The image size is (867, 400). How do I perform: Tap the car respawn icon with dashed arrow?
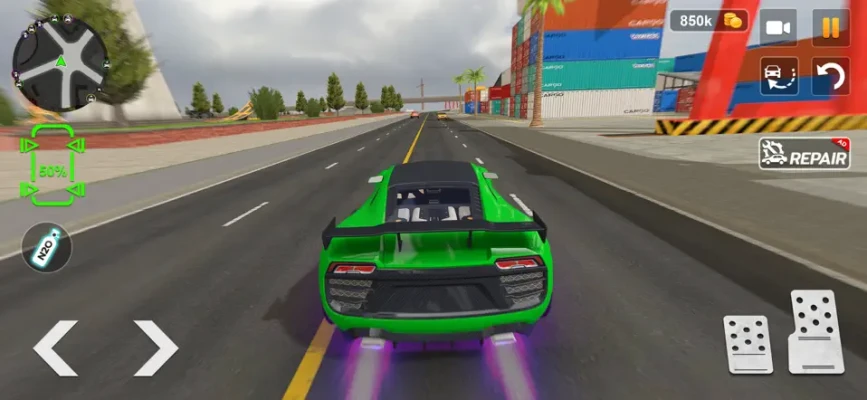[778, 77]
